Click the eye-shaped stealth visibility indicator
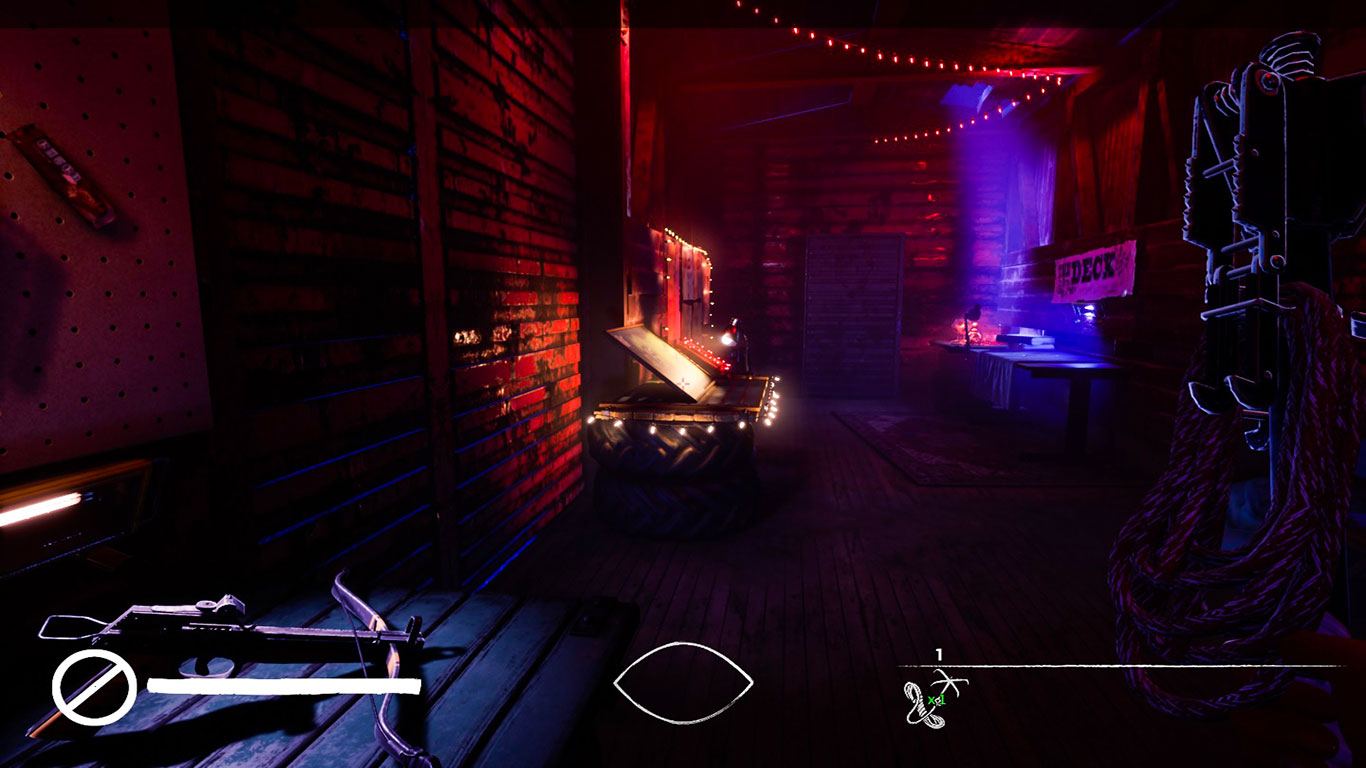 [x=683, y=682]
